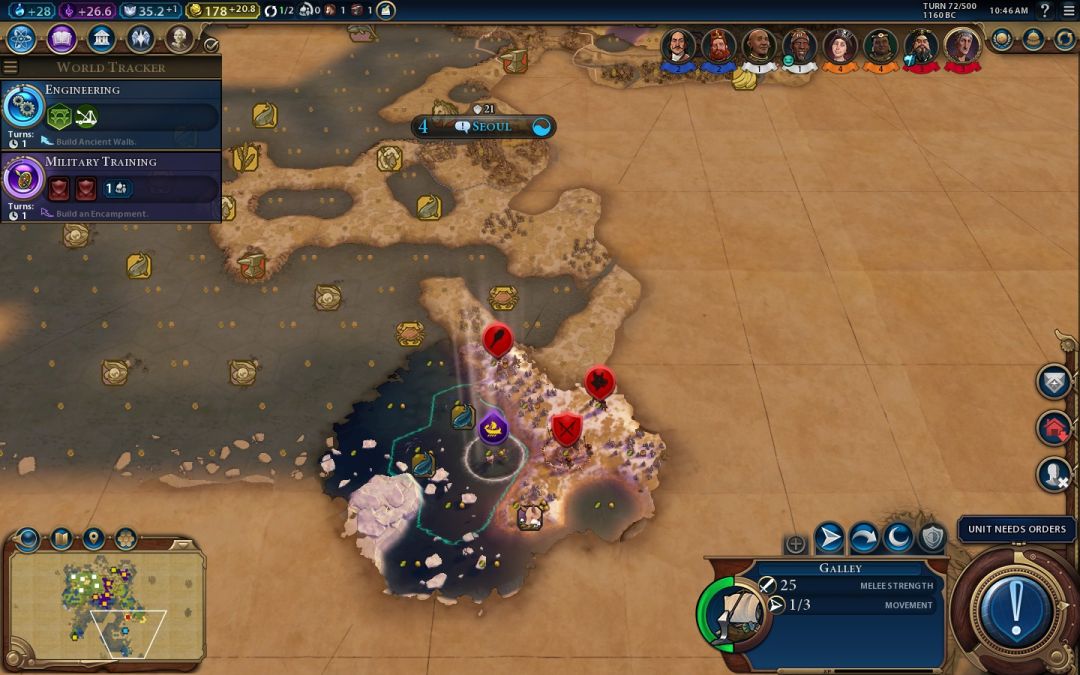Open the Technology tree button

[22, 39]
